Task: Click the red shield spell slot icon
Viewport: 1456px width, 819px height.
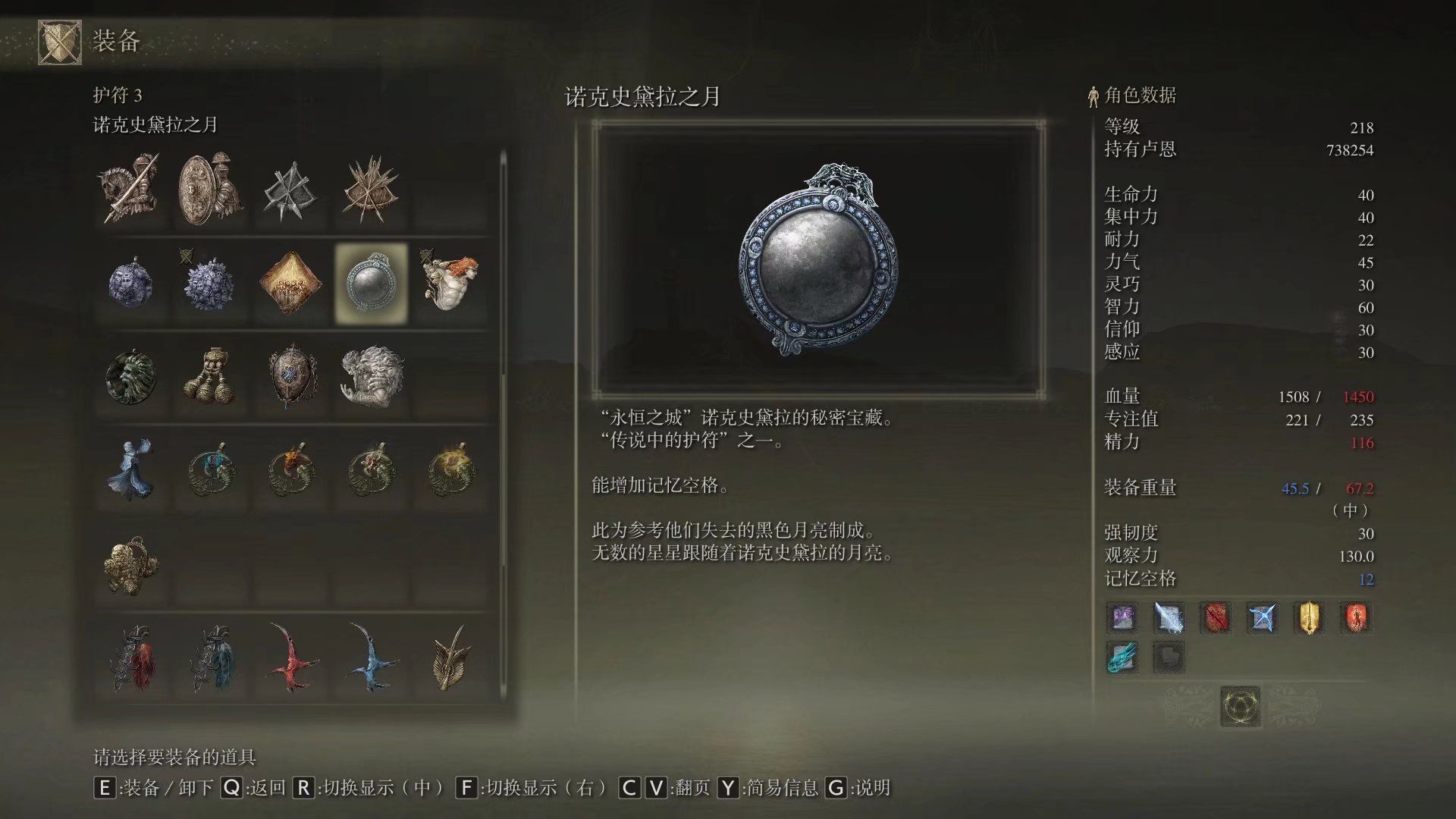Action: pos(1215,618)
